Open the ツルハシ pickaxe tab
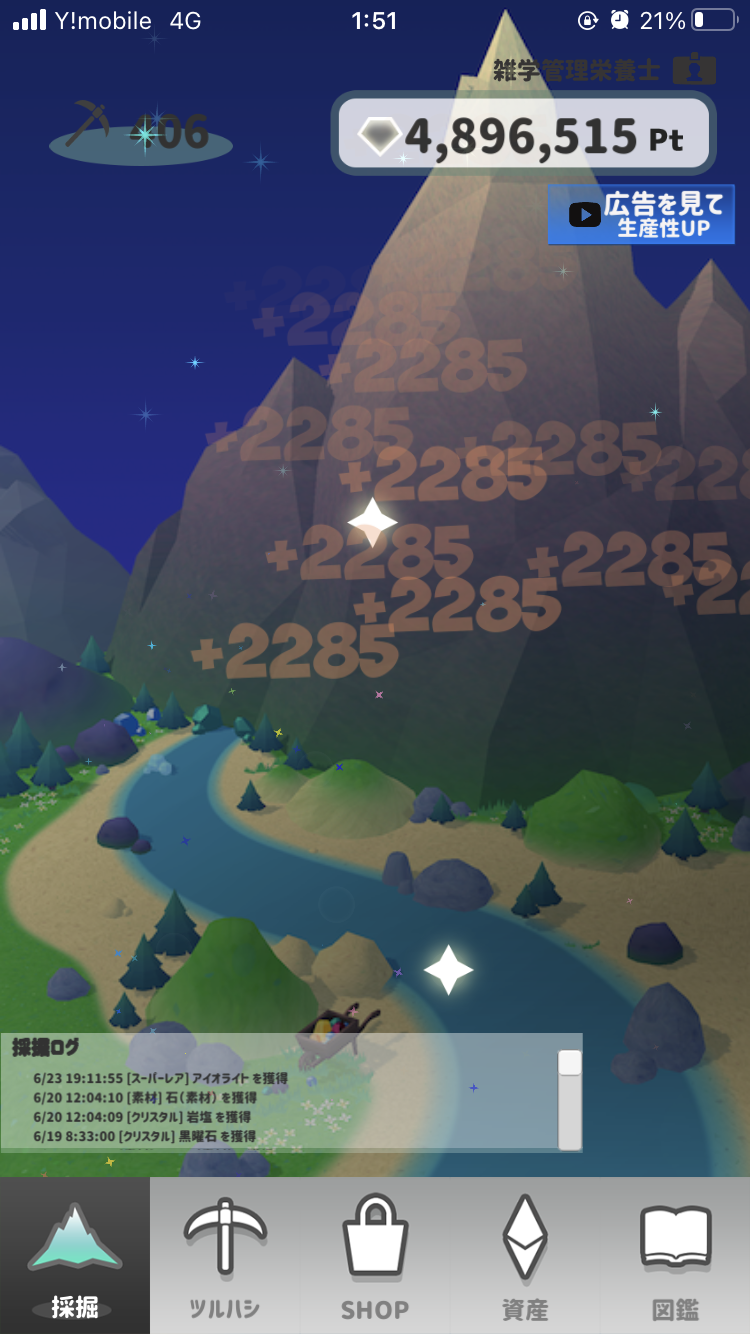 (x=225, y=1256)
